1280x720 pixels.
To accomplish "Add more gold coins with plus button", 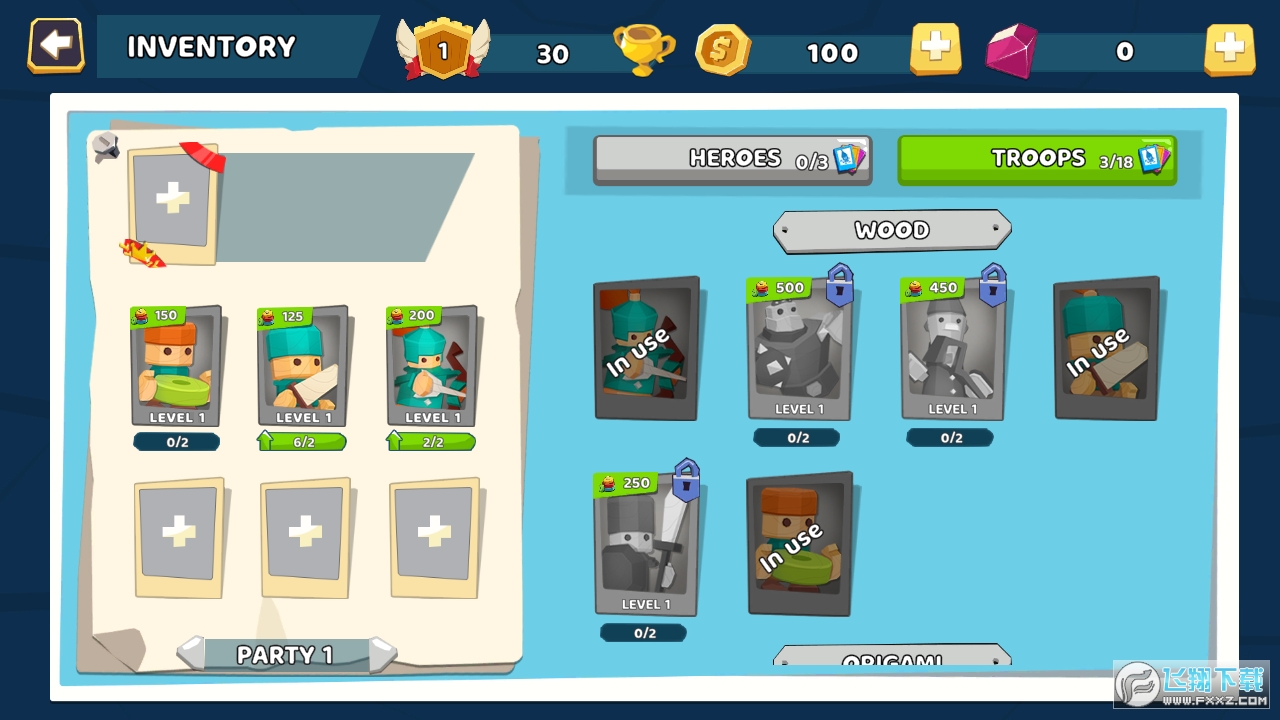I will pyautogui.click(x=935, y=48).
